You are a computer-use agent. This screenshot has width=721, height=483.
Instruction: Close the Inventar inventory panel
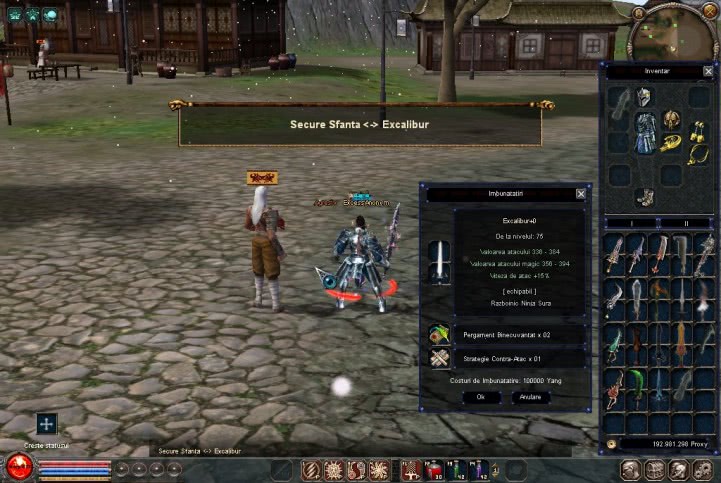[709, 72]
